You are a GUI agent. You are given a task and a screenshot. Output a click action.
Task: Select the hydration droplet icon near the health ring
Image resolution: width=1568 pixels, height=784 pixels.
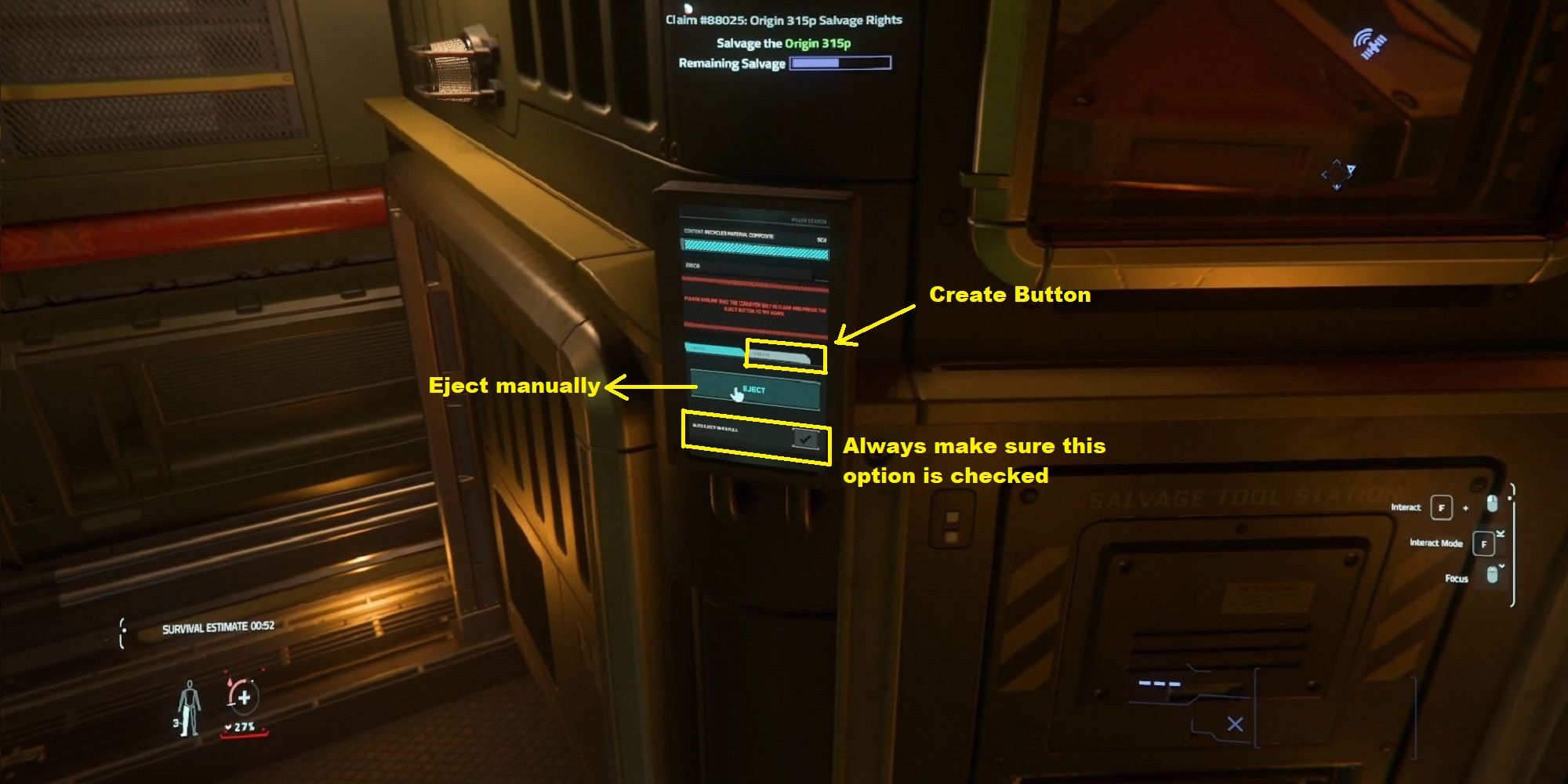pyautogui.click(x=230, y=682)
